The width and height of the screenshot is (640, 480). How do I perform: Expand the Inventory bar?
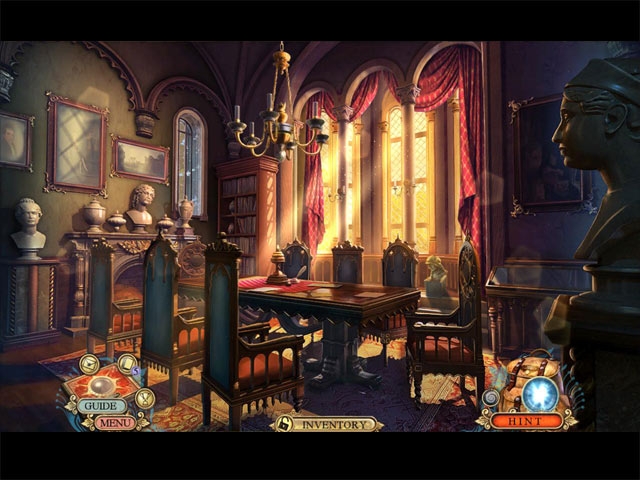pyautogui.click(x=335, y=424)
